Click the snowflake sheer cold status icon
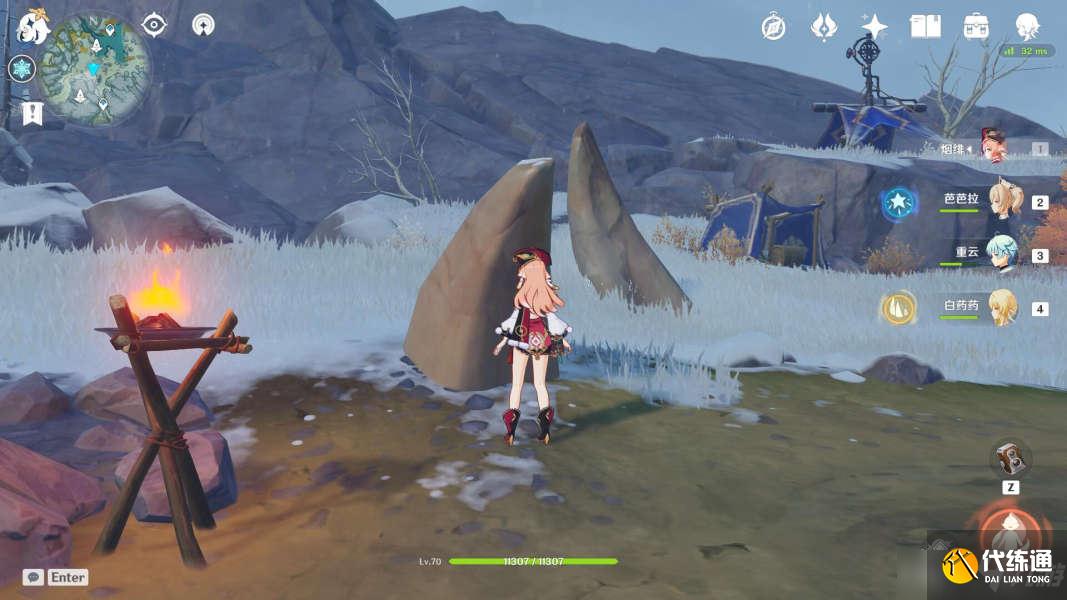This screenshot has width=1067, height=600. tap(22, 69)
